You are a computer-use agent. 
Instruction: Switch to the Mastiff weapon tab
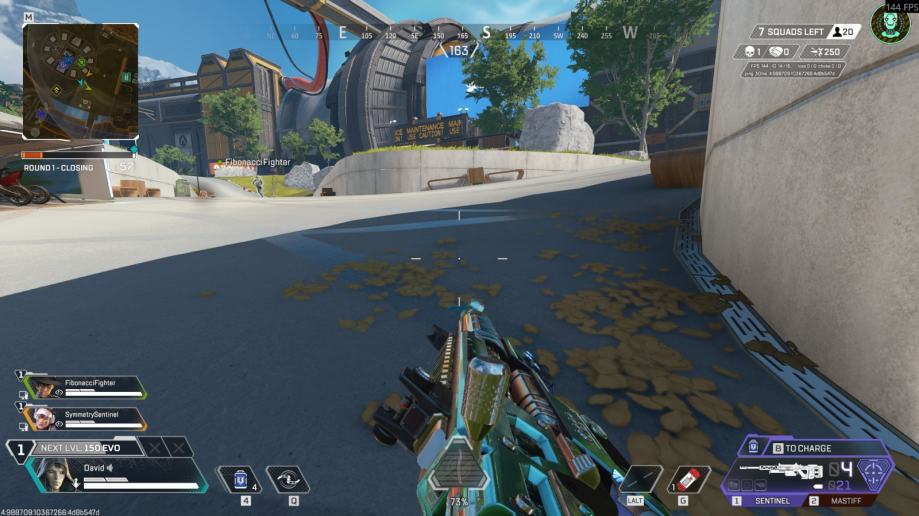coord(842,500)
